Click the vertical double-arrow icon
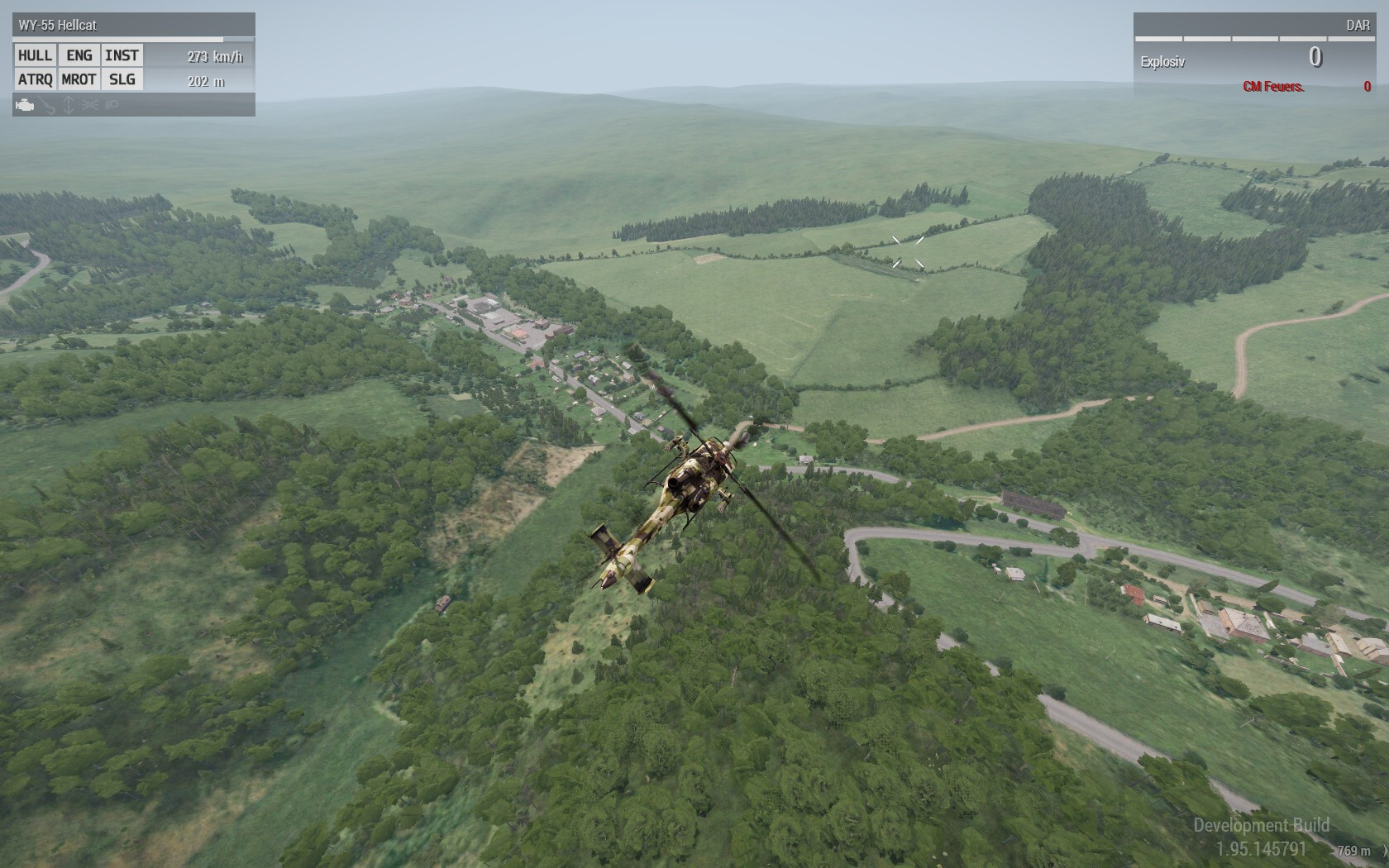The width and height of the screenshot is (1389, 868). tap(69, 105)
